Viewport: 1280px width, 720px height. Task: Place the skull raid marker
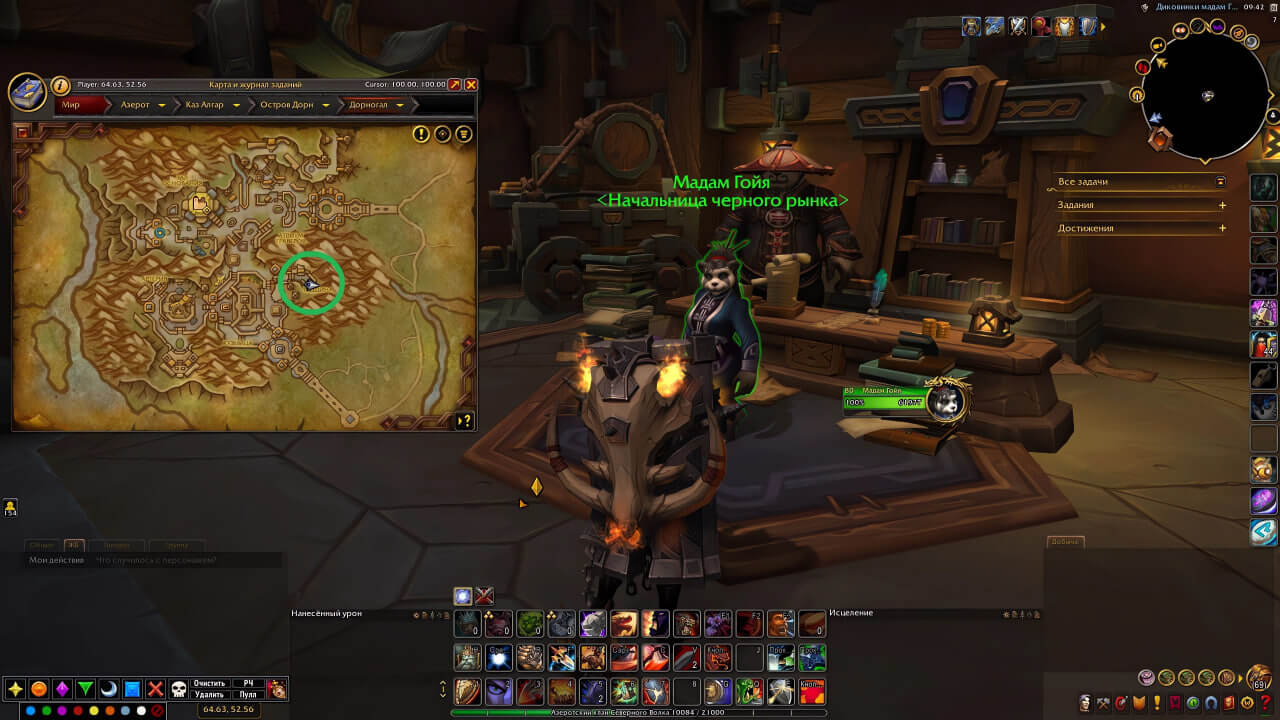pos(179,689)
